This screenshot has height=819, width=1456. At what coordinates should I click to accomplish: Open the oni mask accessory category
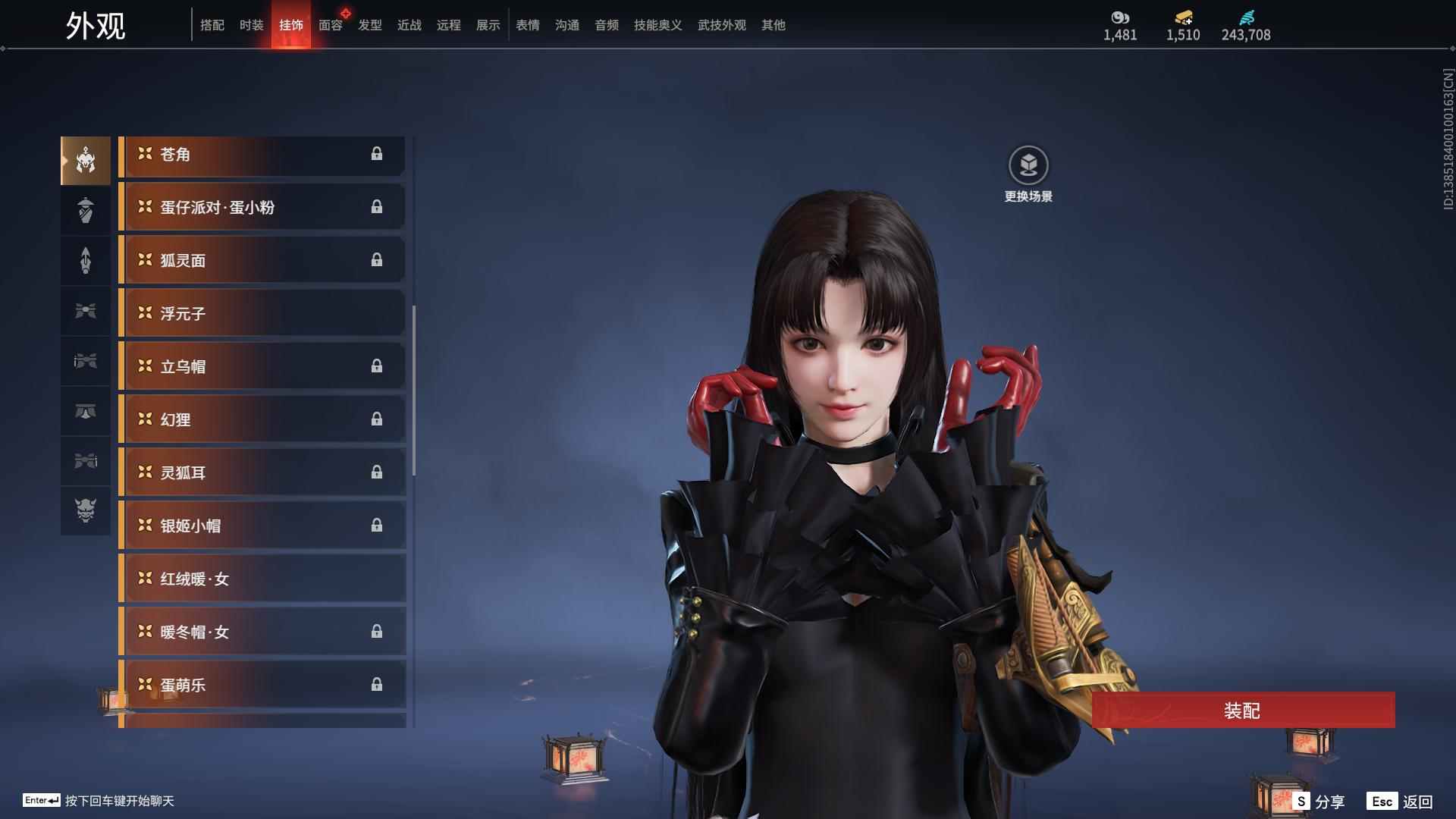click(86, 510)
